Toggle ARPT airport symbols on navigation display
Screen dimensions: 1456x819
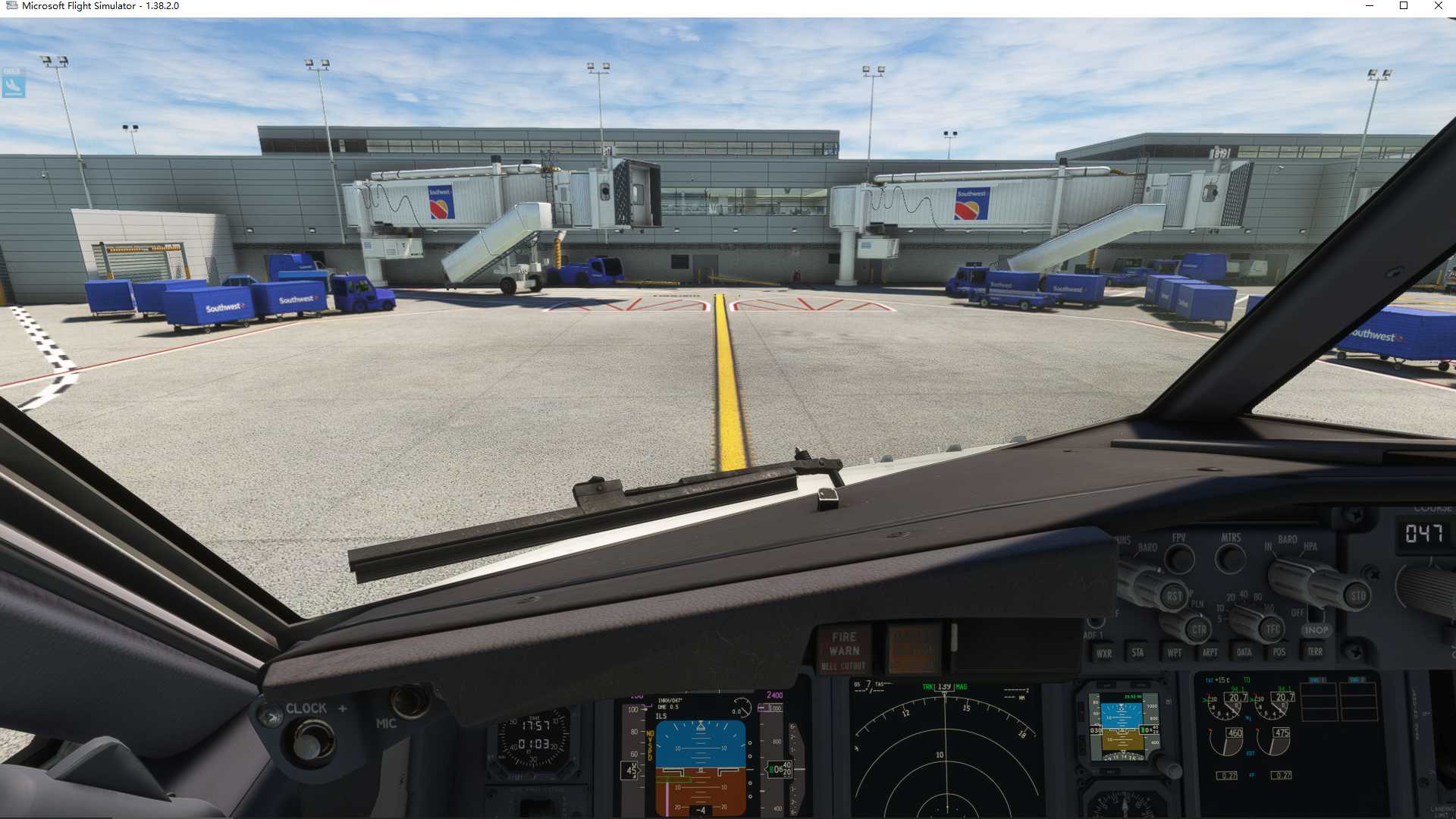[1210, 651]
